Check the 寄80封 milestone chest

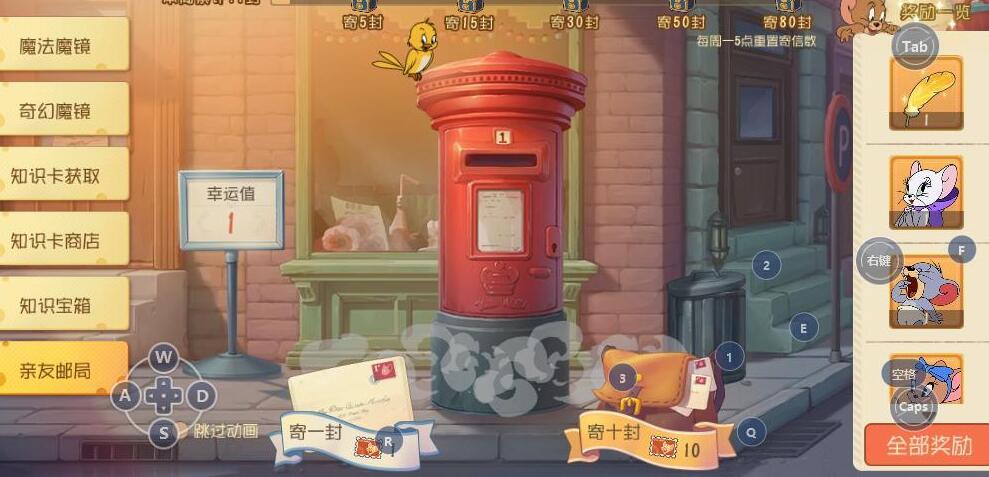[787, 8]
